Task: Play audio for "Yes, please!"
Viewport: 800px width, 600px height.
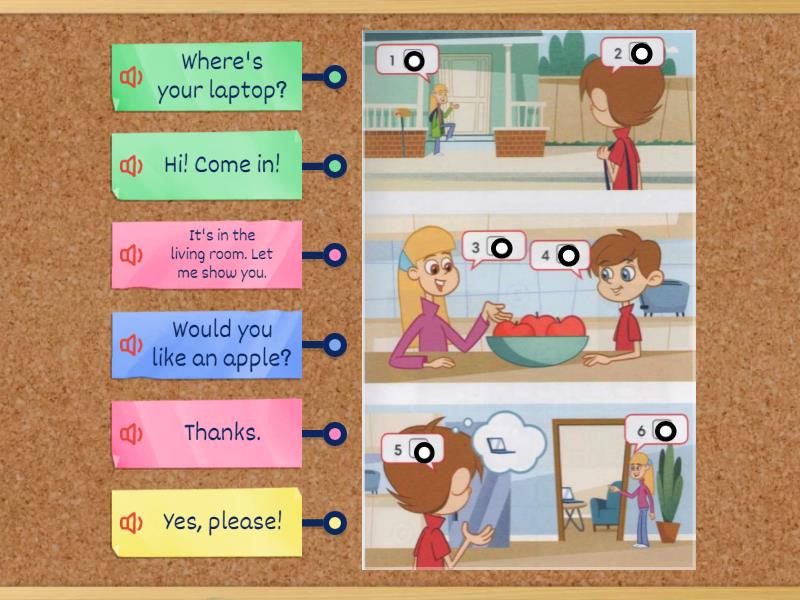Action: (131, 522)
